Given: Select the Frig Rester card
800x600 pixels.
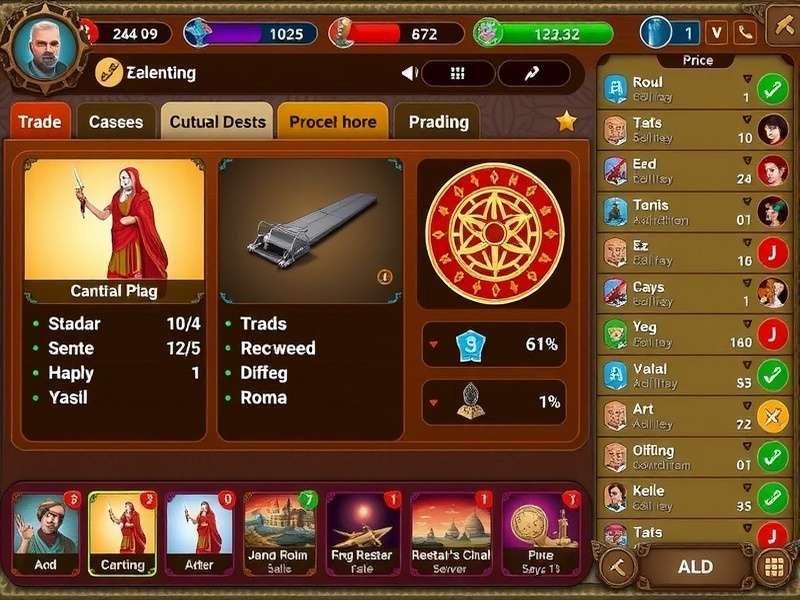Looking at the screenshot, I should click(x=363, y=535).
